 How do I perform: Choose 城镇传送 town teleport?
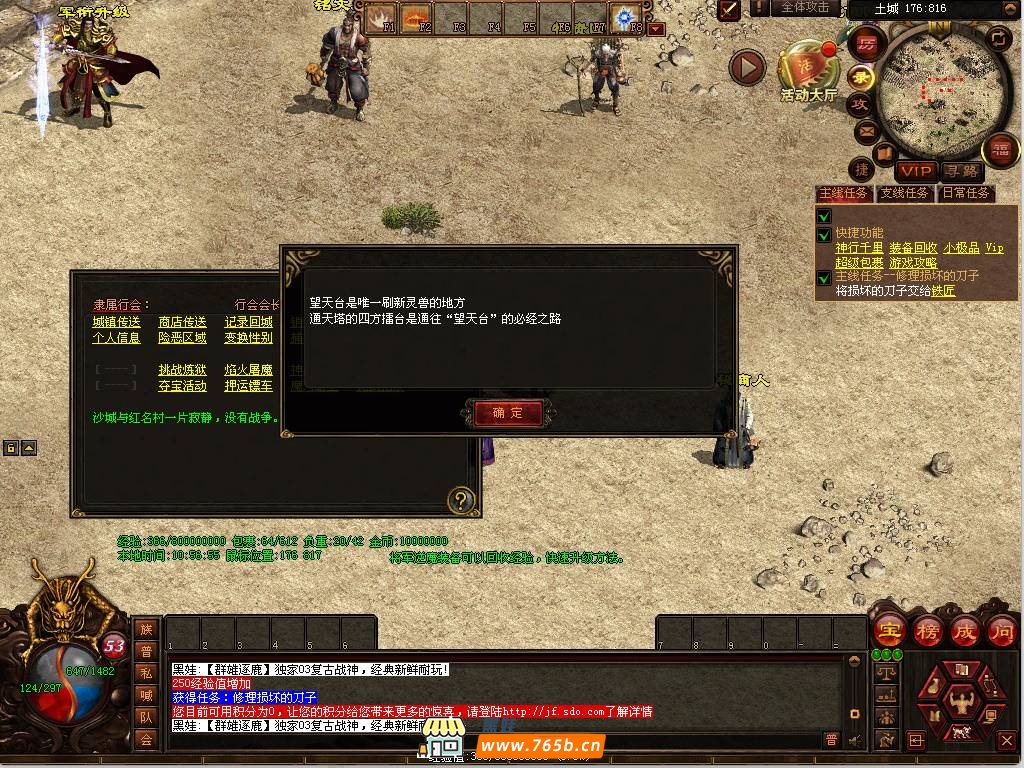117,322
